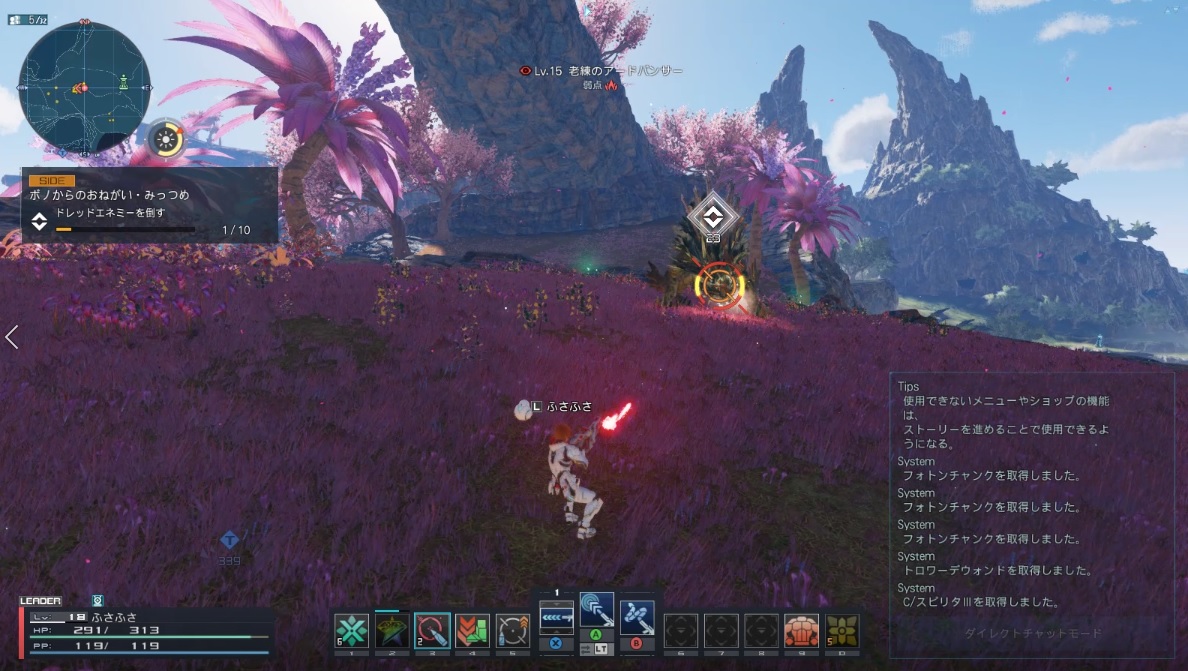Click the orange armor icon in slot 9
Image resolution: width=1188 pixels, height=671 pixels.
click(x=801, y=630)
